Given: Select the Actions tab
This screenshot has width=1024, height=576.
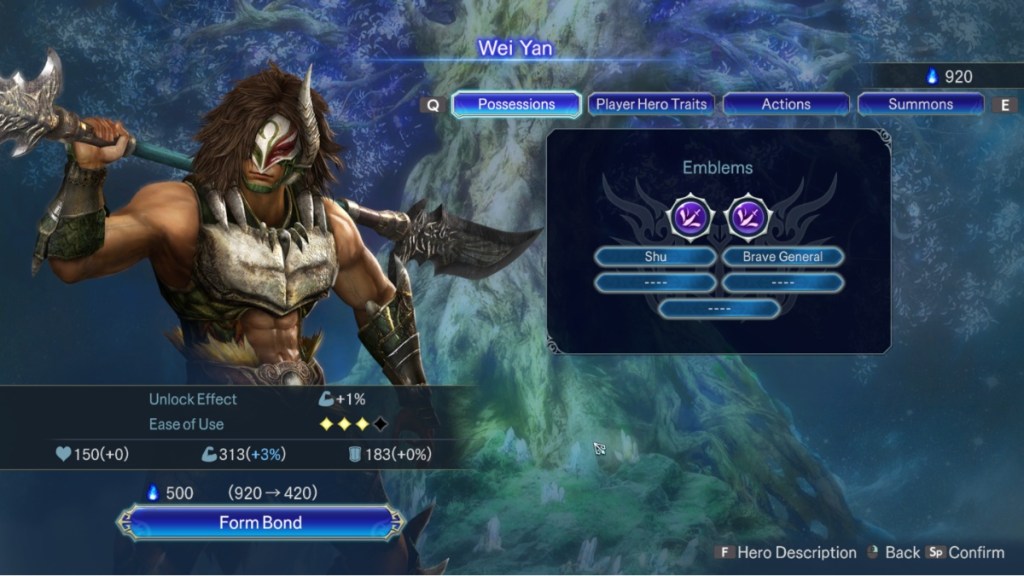Looking at the screenshot, I should (x=786, y=104).
